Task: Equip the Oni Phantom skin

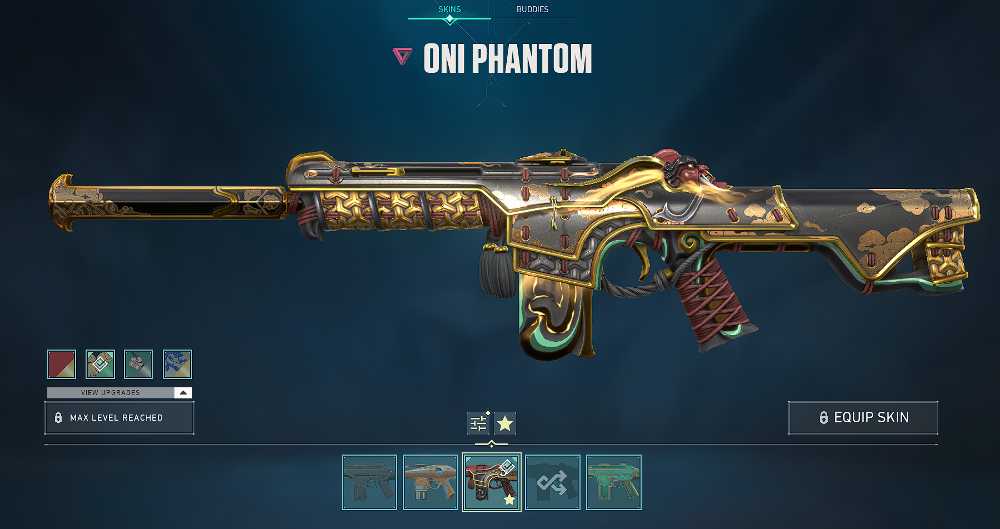Action: pyautogui.click(x=862, y=418)
